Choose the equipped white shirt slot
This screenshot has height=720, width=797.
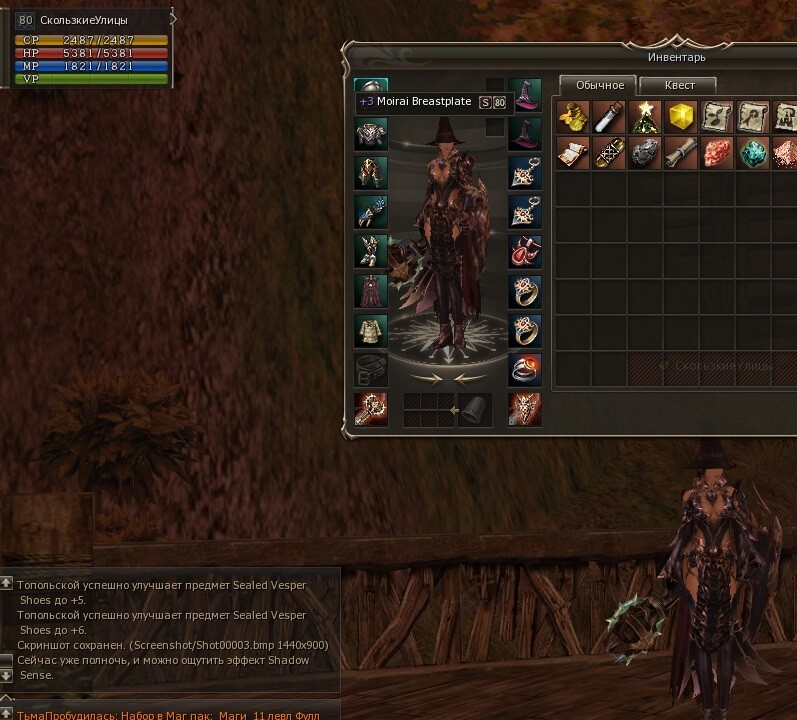(x=371, y=330)
